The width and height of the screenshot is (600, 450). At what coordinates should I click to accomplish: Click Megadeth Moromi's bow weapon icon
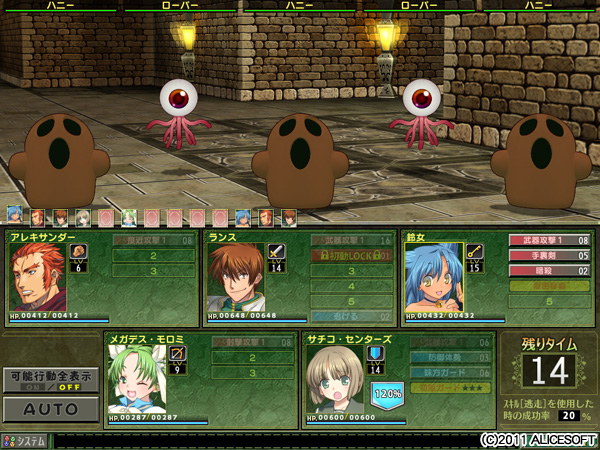click(x=178, y=353)
